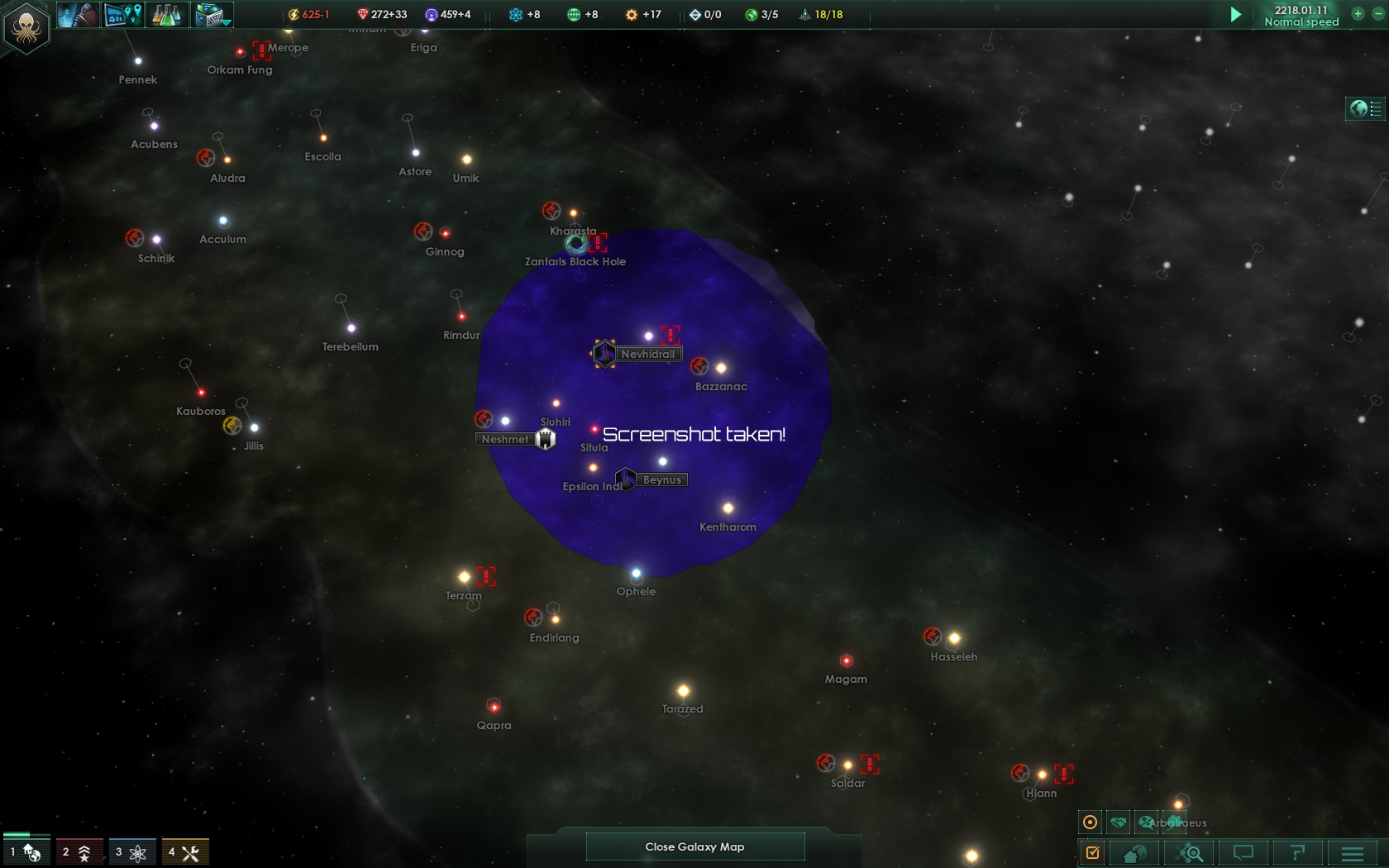1389x868 pixels.
Task: Decrease game speed with the minus button
Action: point(1377,13)
